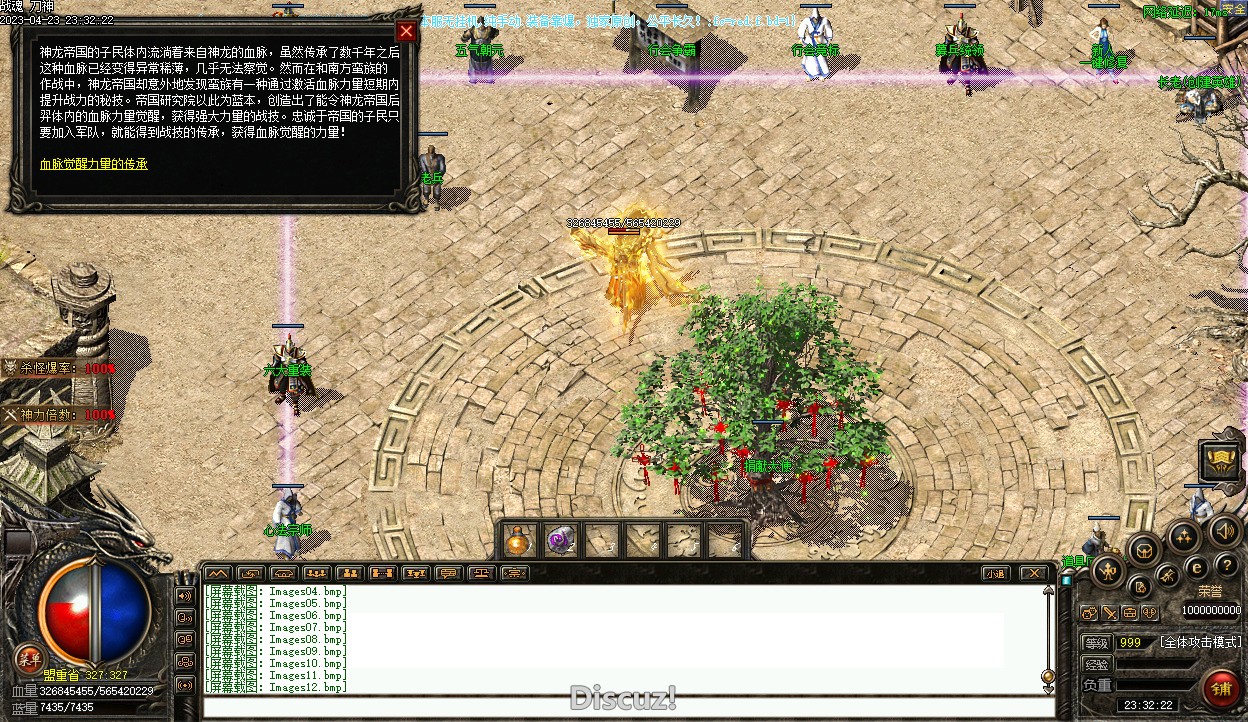This screenshot has height=722, width=1248.
Task: Close the bloodline lore dialog
Action: pyautogui.click(x=405, y=31)
